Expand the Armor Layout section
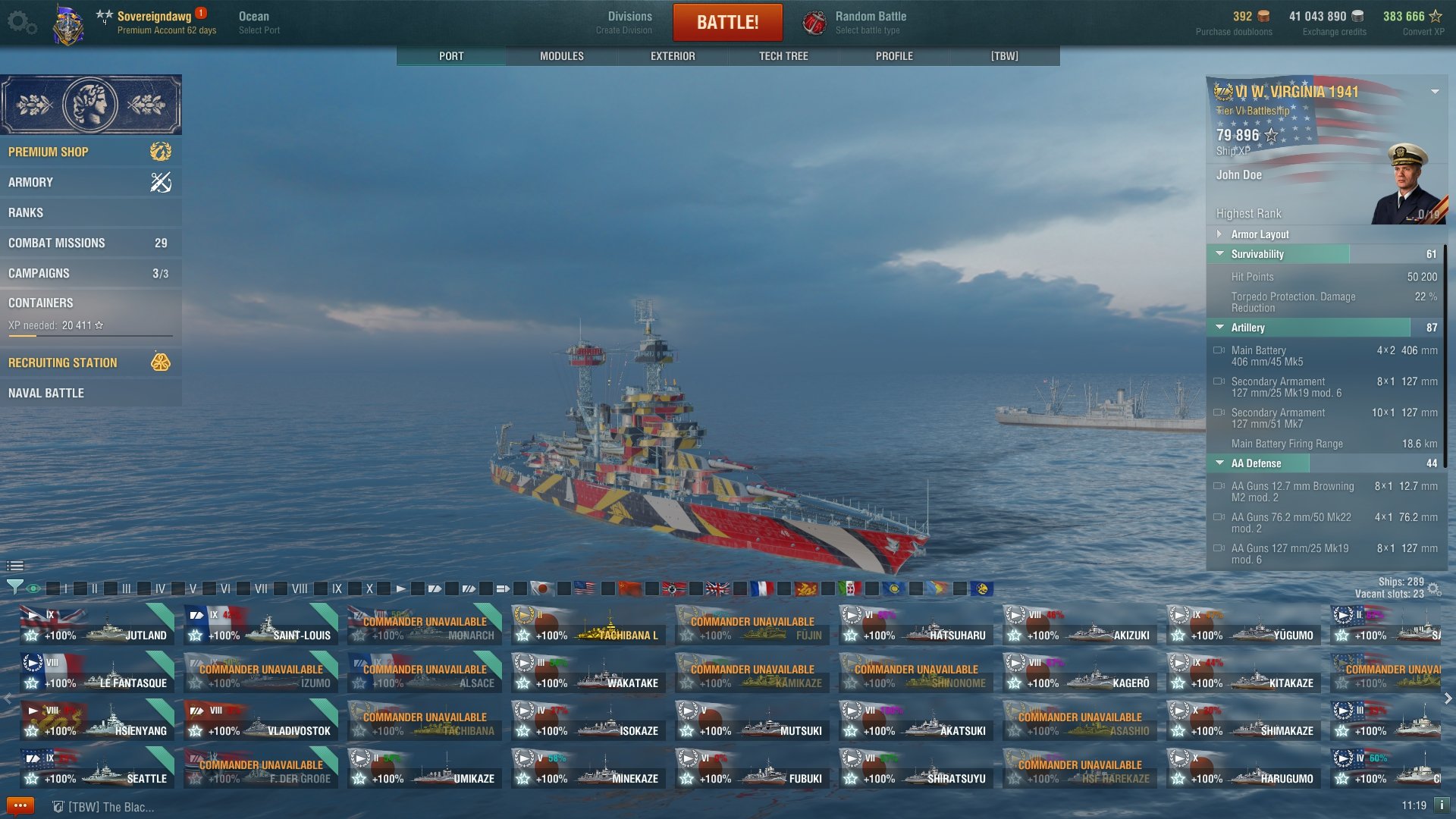1456x819 pixels. [x=1260, y=234]
